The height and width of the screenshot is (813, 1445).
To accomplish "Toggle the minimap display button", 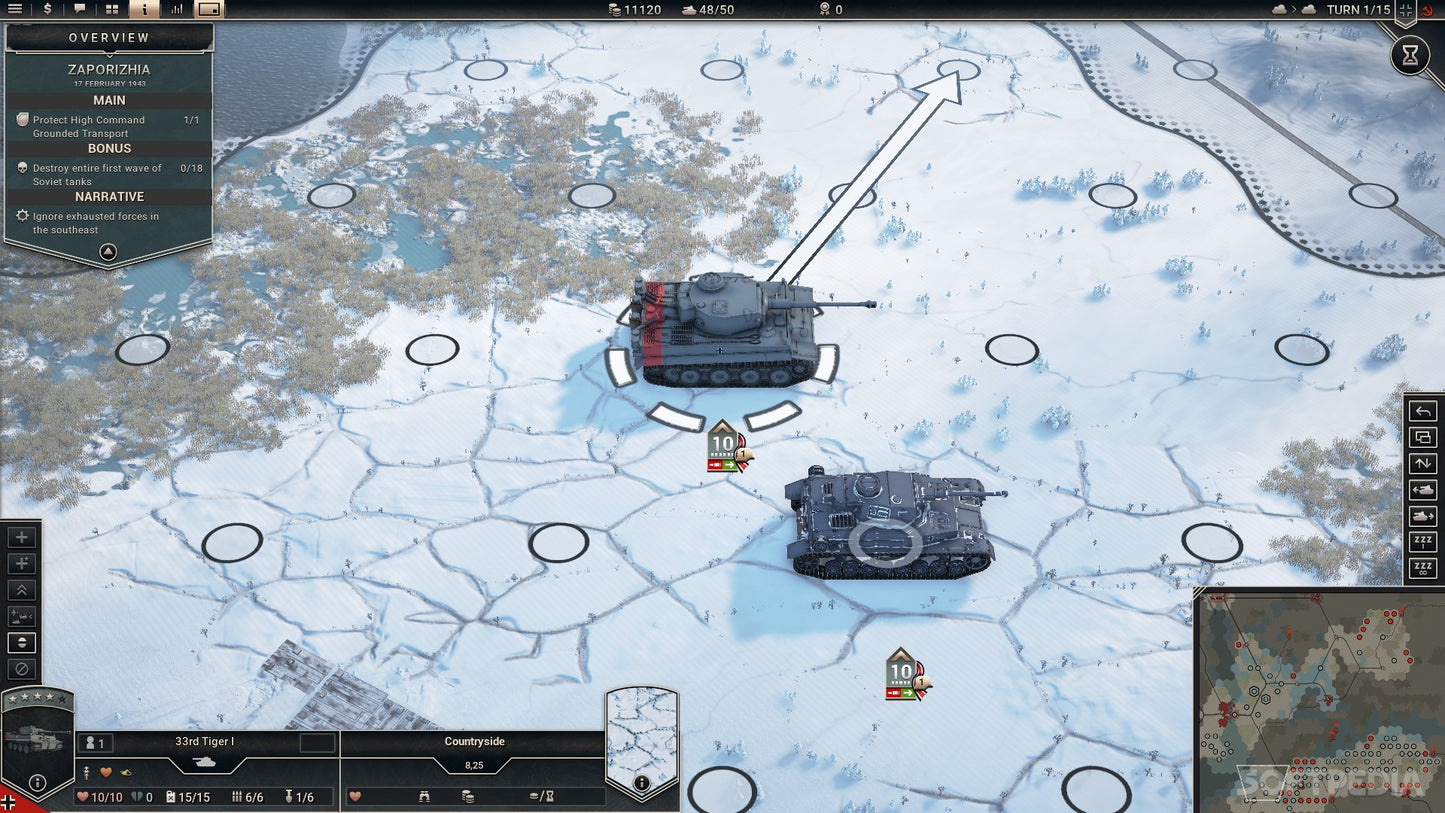I will [209, 9].
